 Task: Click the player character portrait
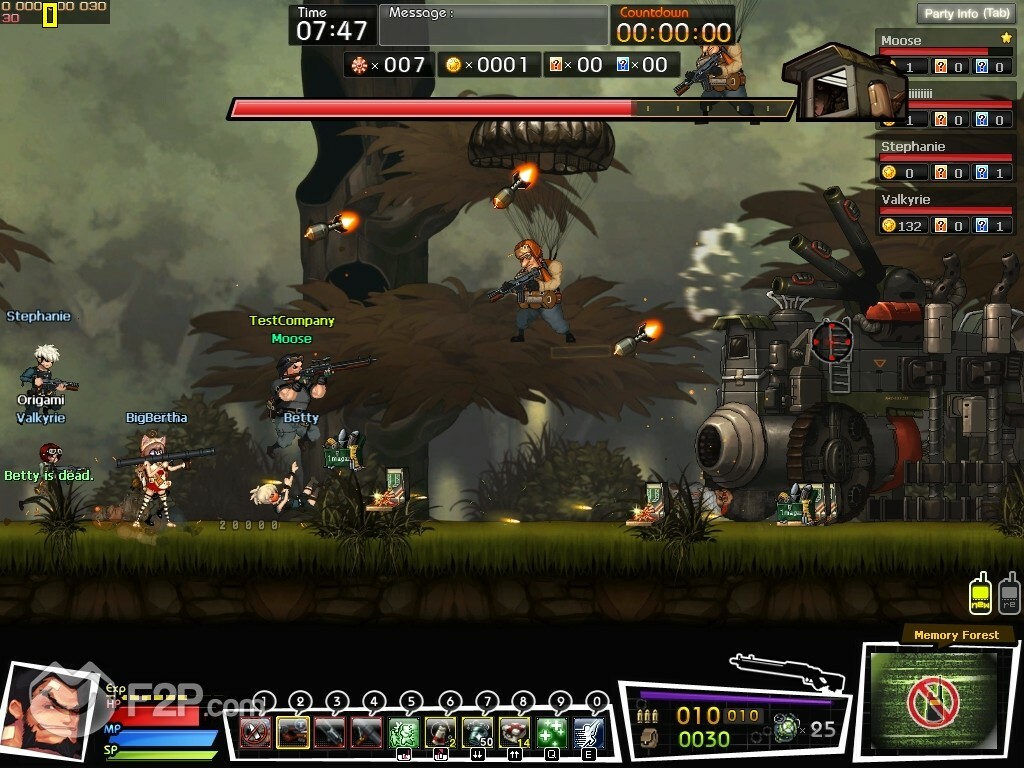tap(48, 710)
